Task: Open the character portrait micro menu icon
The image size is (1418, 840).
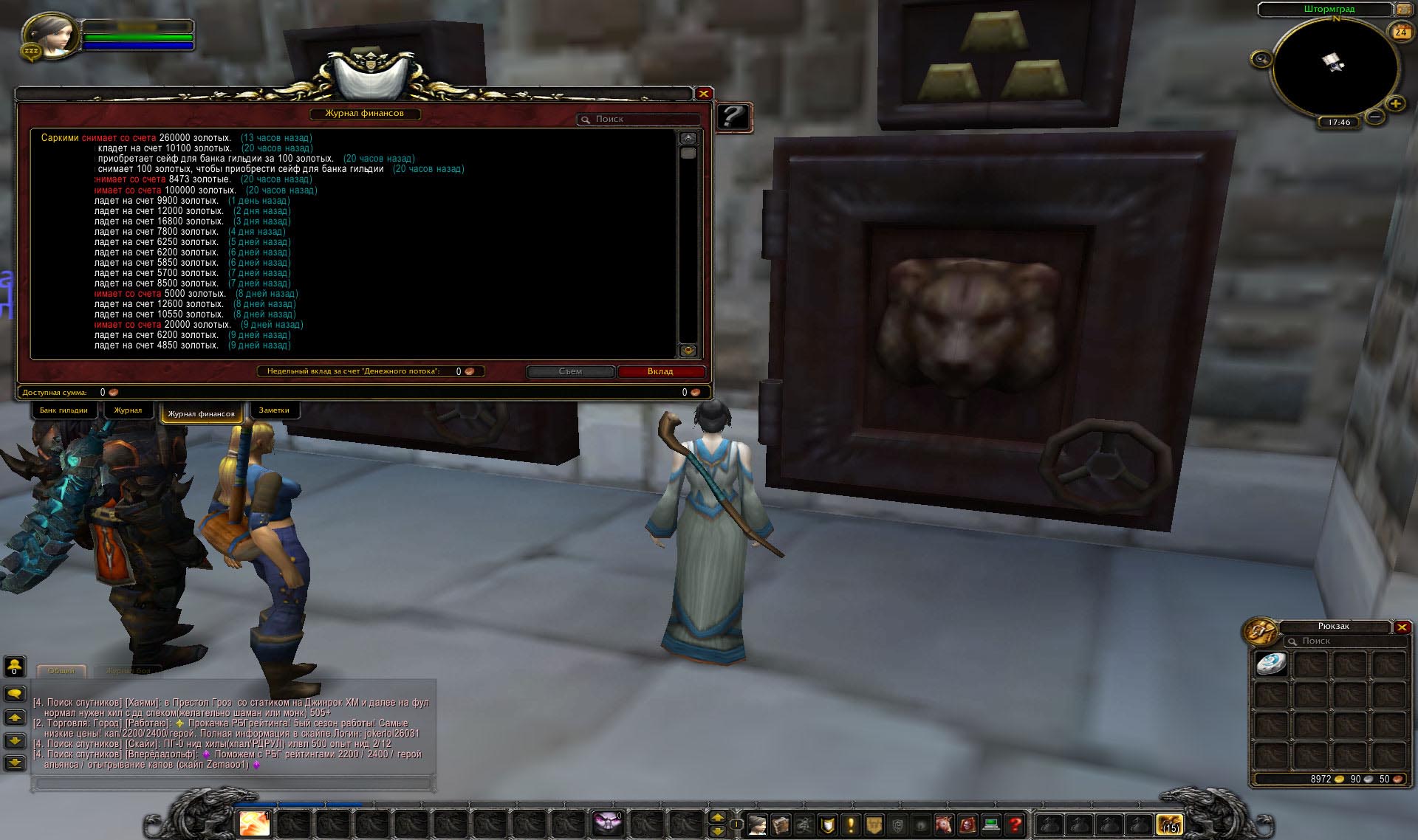Action: (758, 826)
